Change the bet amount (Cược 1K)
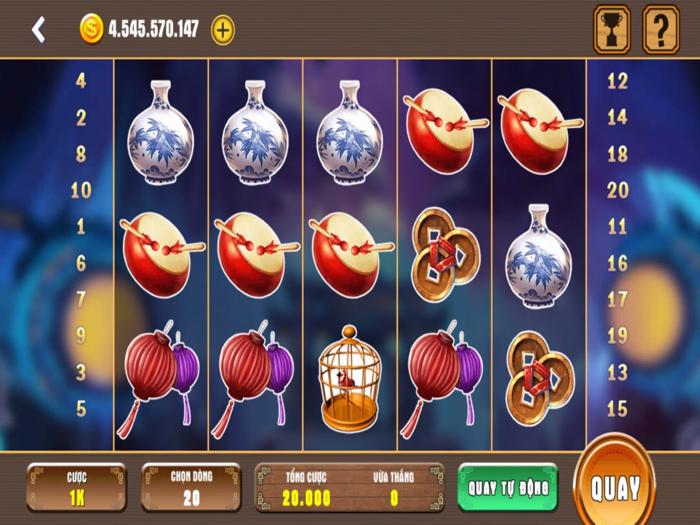700x525 pixels. (x=77, y=487)
